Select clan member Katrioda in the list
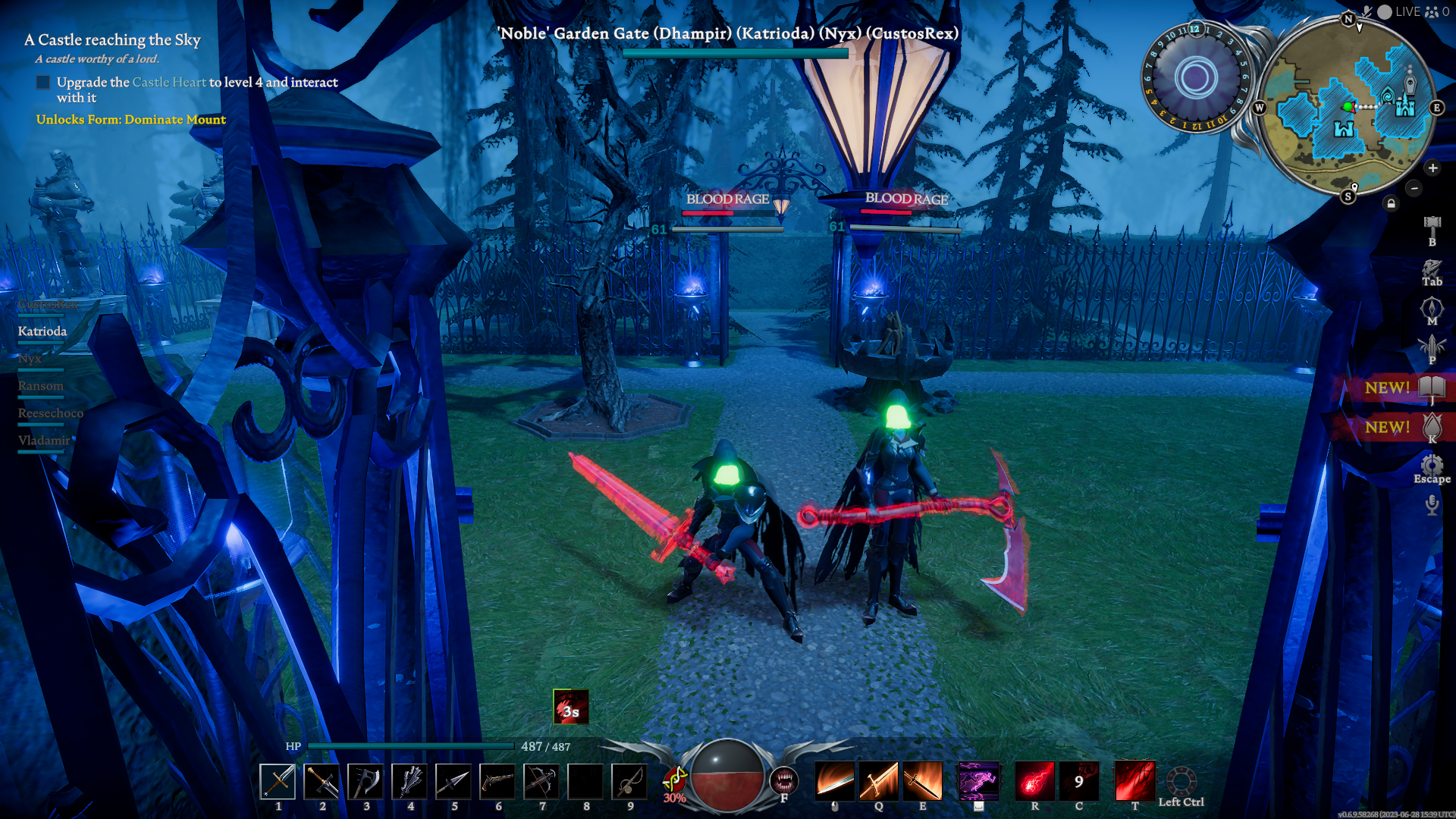This screenshot has width=1456, height=819. tap(42, 331)
